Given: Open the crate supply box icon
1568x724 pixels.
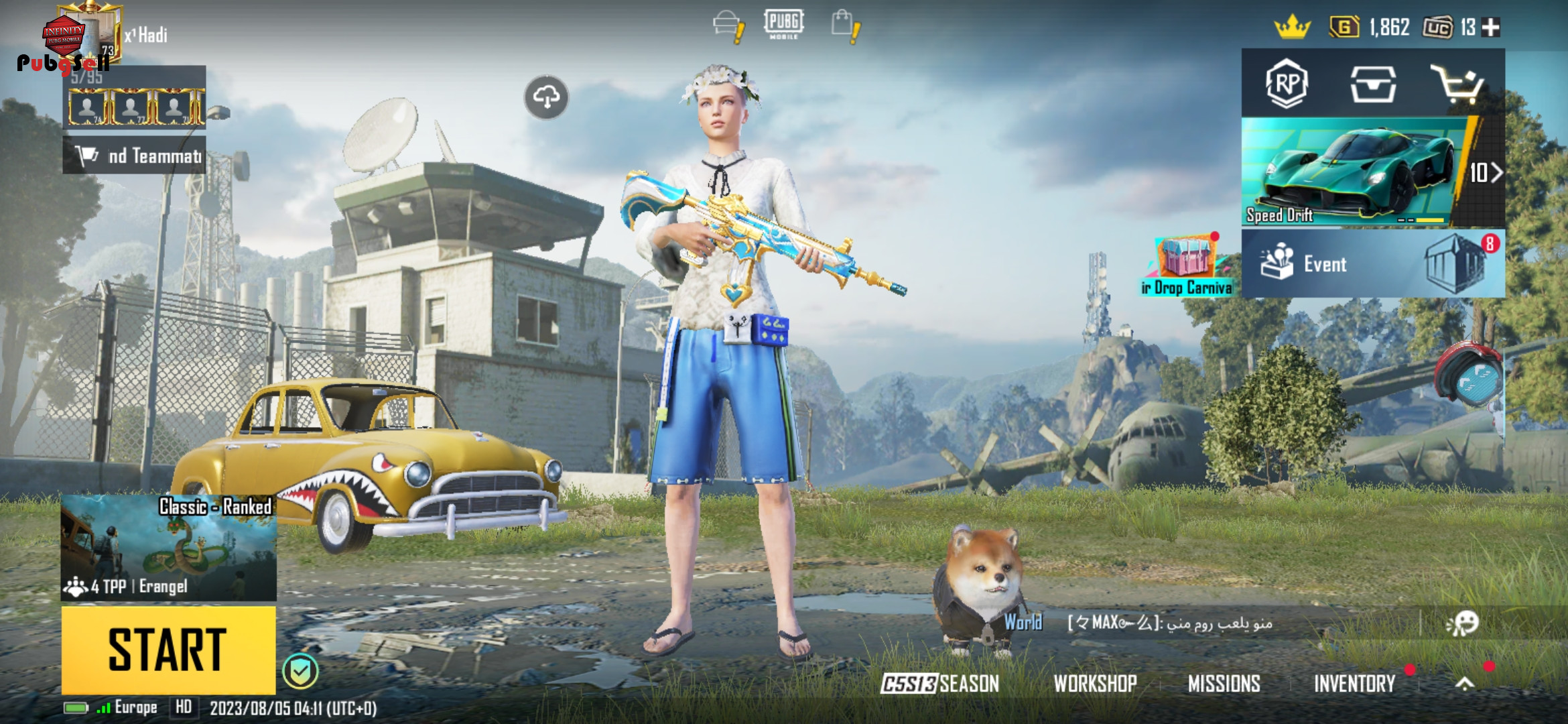Looking at the screenshot, I should [x=1372, y=84].
